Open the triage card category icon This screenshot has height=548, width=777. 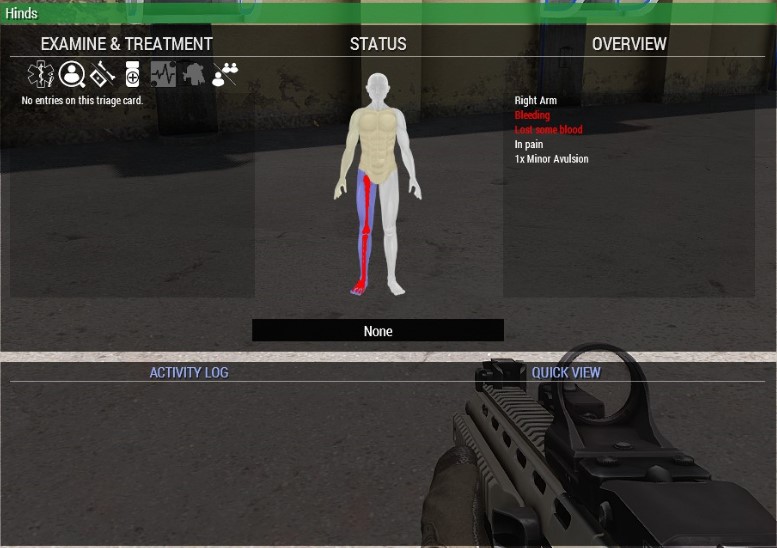(x=41, y=74)
